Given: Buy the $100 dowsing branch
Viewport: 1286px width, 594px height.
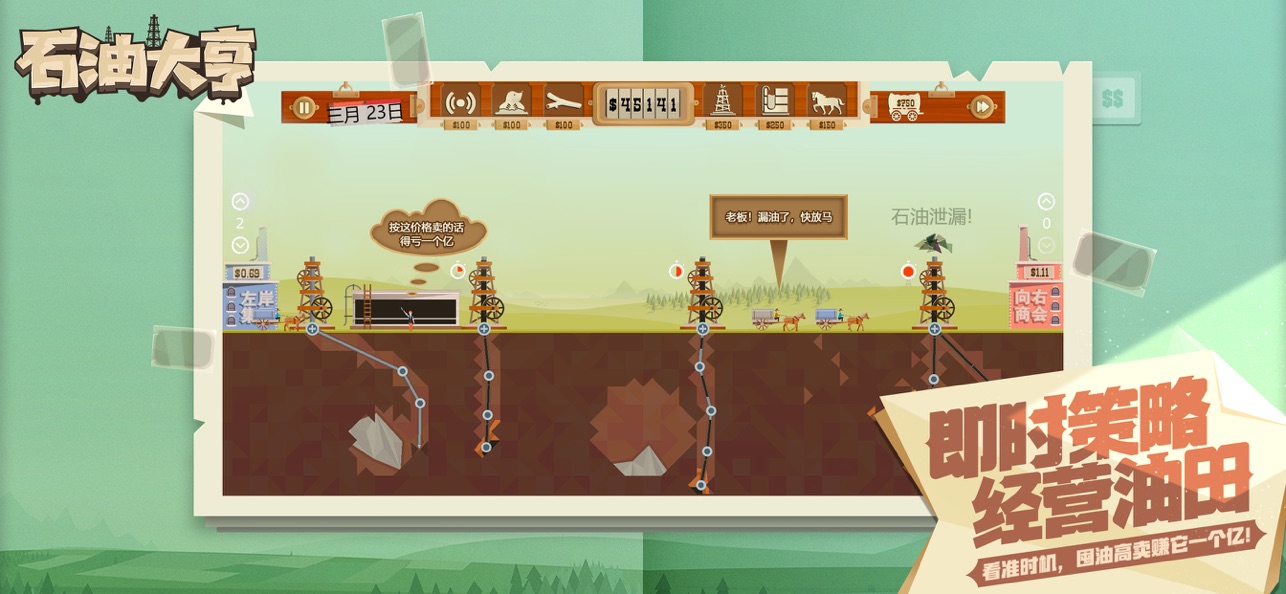Looking at the screenshot, I should pos(563,102).
